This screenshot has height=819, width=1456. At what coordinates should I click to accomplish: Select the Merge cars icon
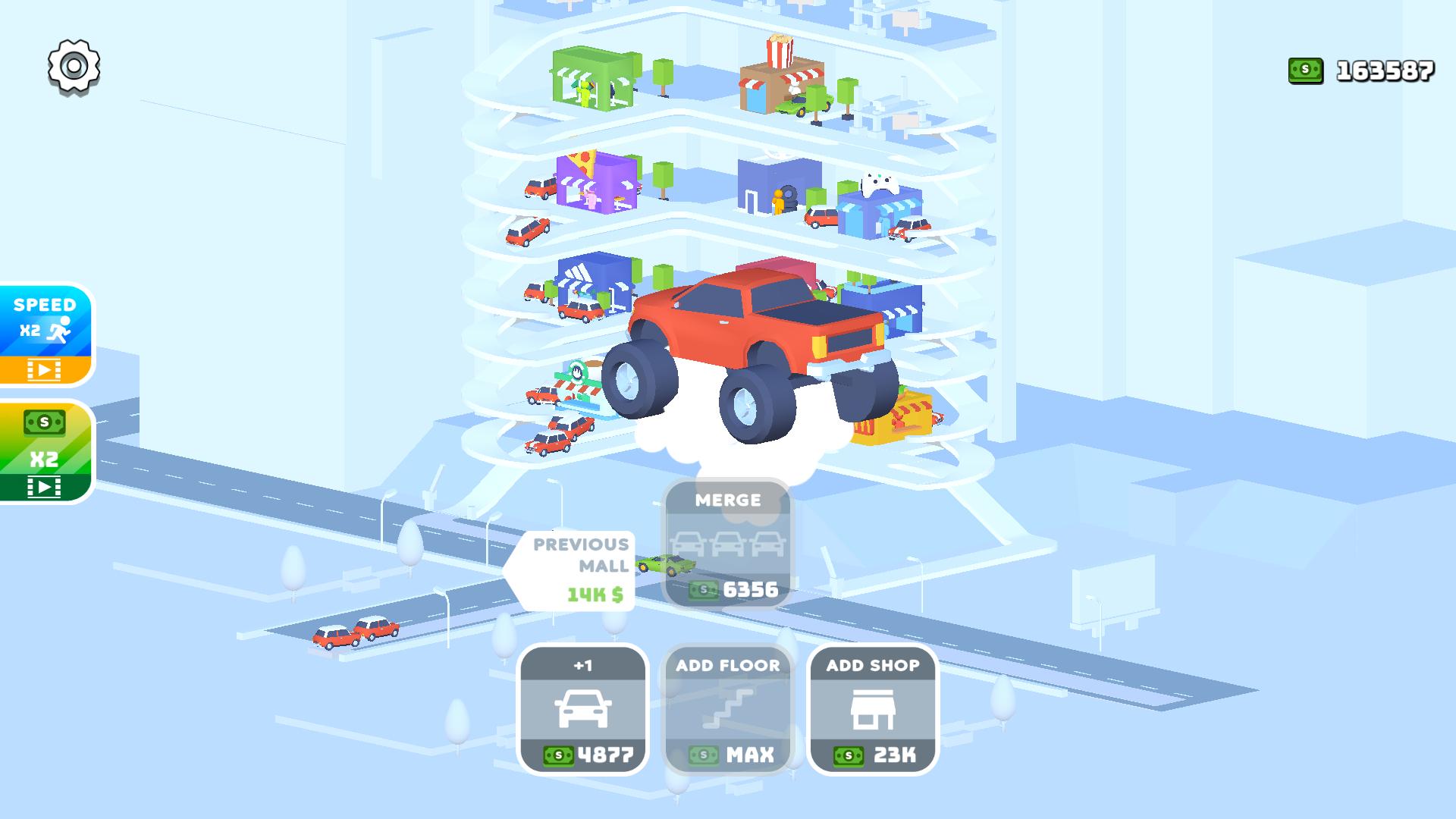(728, 542)
